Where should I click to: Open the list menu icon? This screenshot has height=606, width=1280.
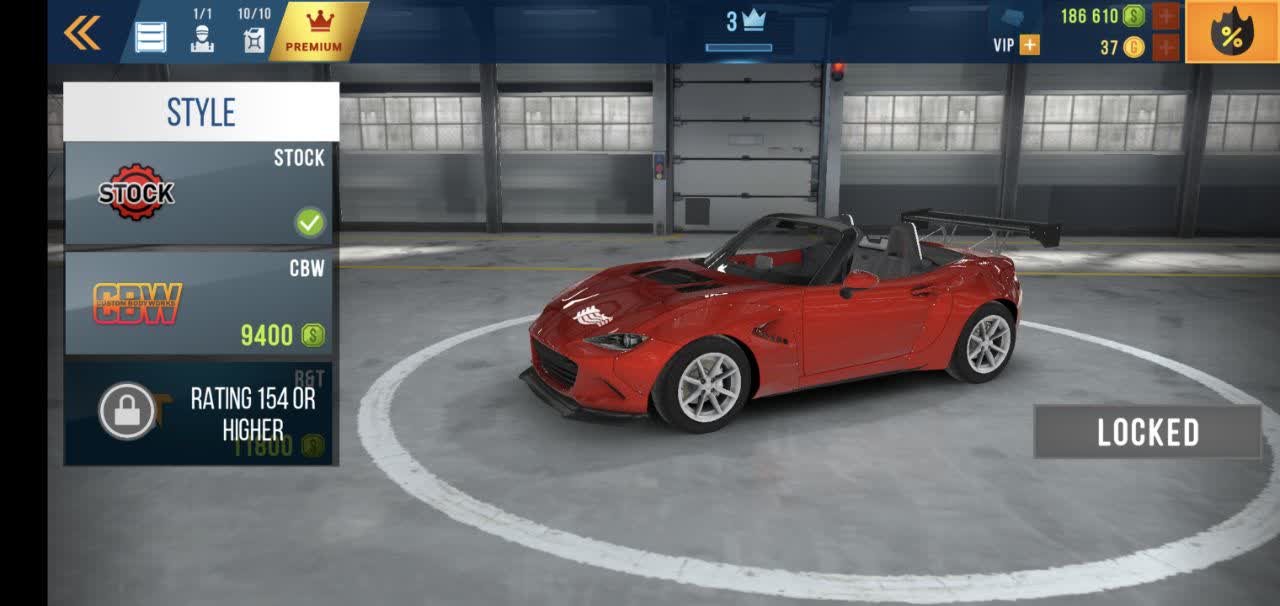151,37
